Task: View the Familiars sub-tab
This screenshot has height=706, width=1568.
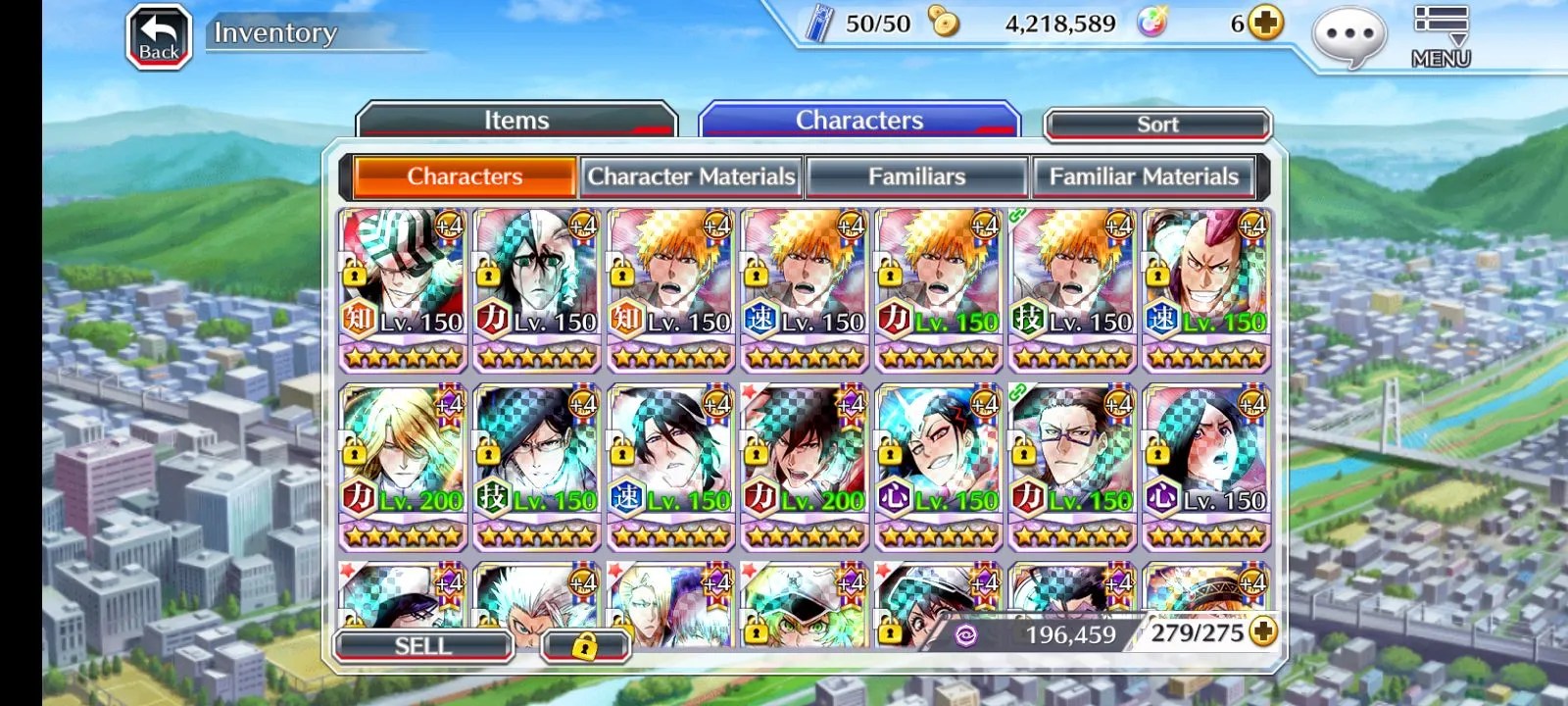Action: click(916, 176)
